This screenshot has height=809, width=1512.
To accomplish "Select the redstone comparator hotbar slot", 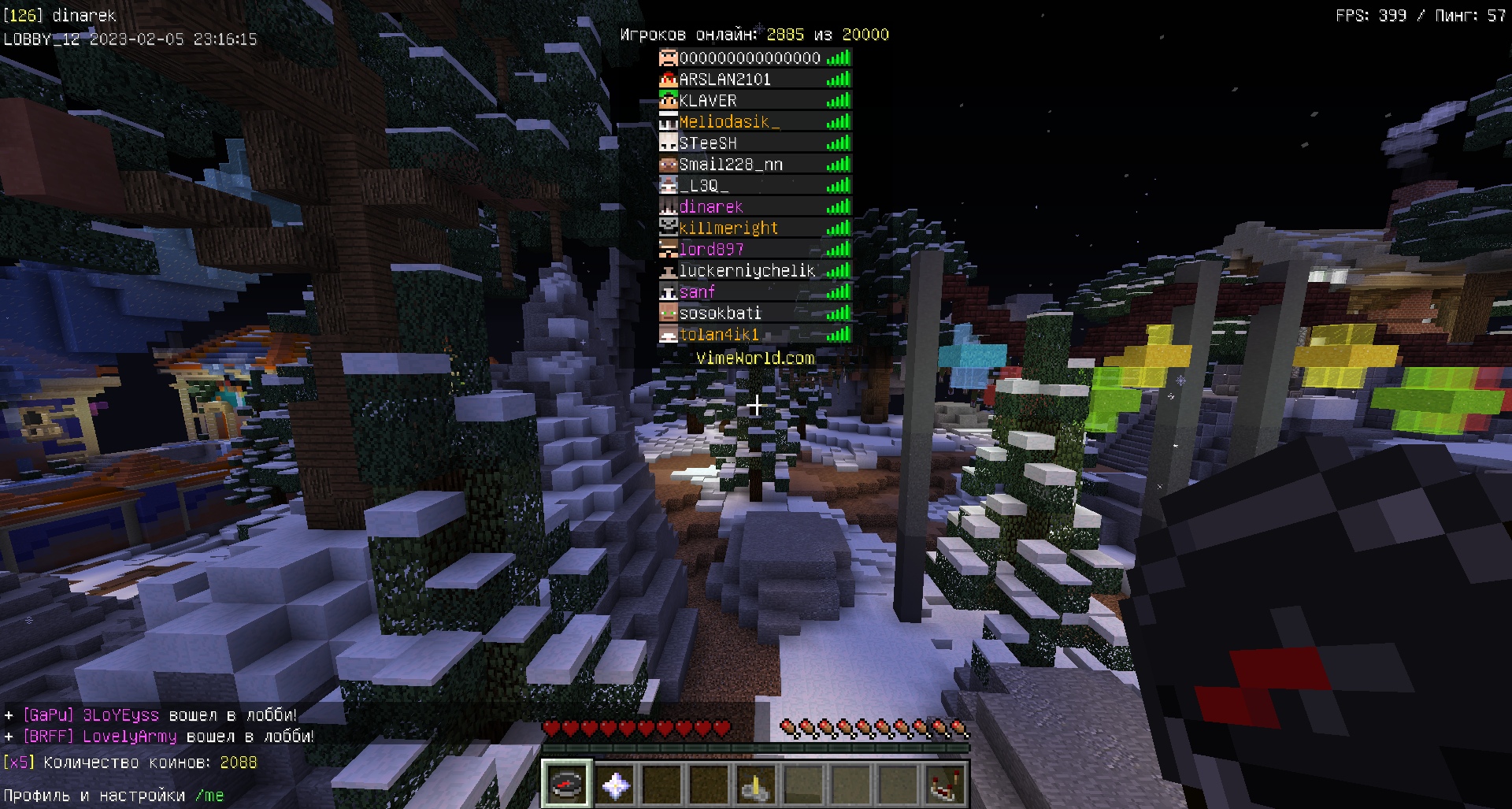I will point(944,785).
